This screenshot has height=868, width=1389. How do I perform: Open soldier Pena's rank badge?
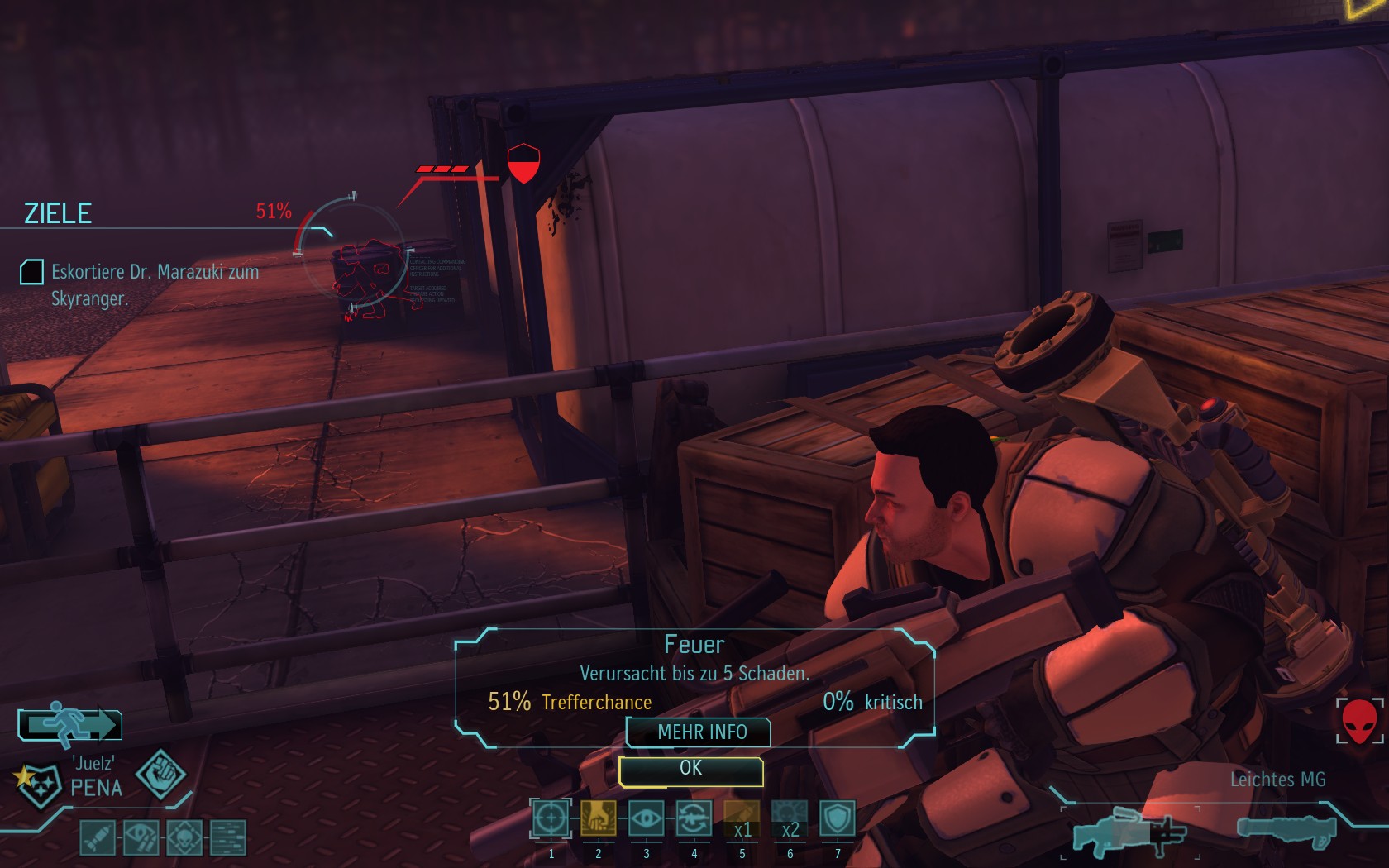[38, 782]
